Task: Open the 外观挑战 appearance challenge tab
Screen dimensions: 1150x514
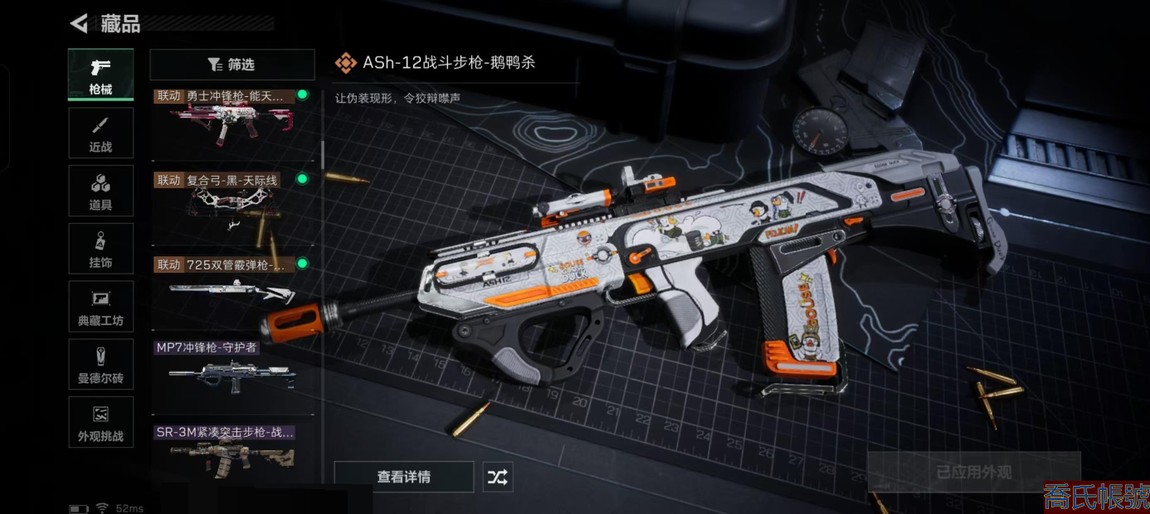Action: 101,423
